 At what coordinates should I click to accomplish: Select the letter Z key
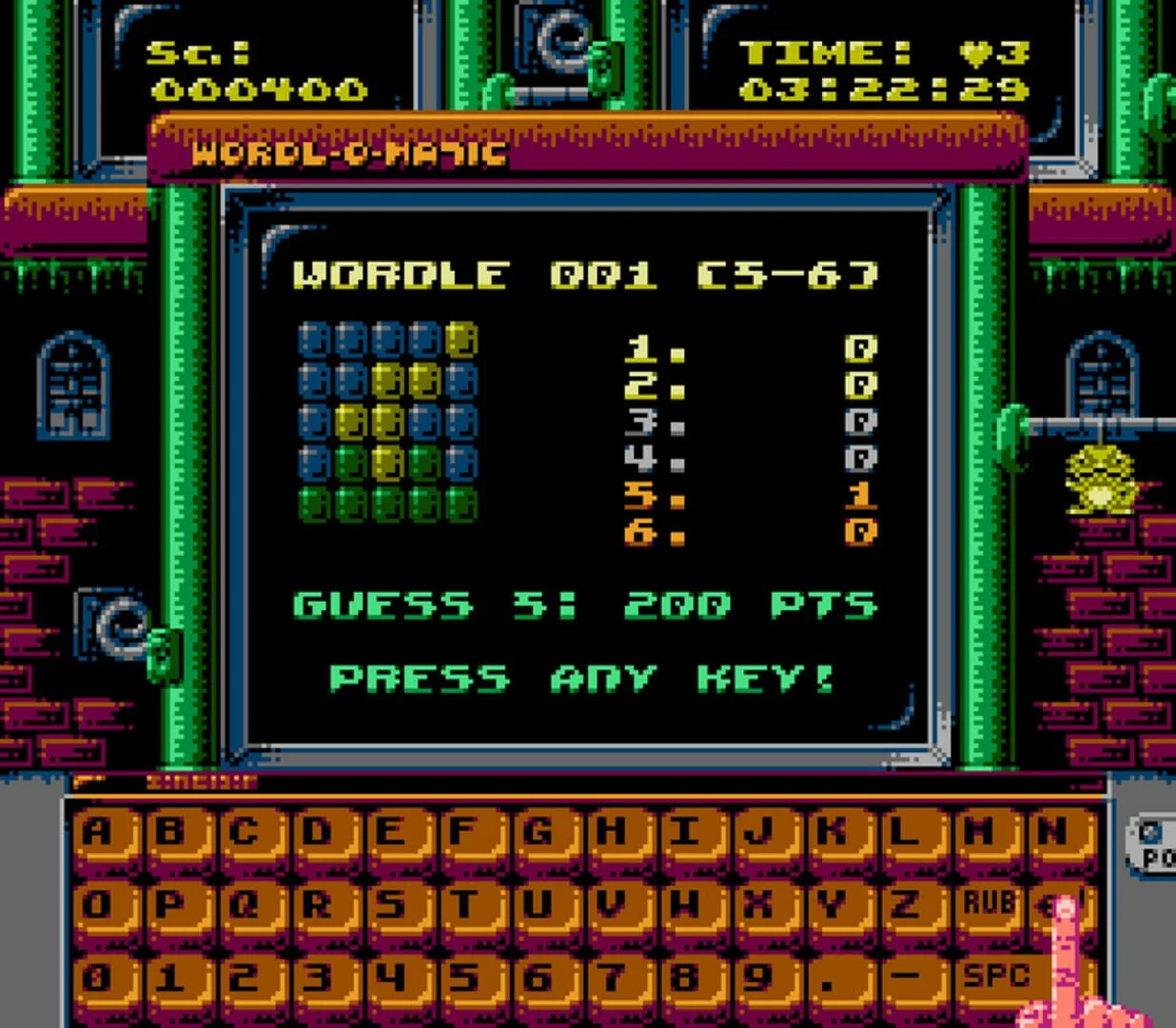(x=904, y=905)
